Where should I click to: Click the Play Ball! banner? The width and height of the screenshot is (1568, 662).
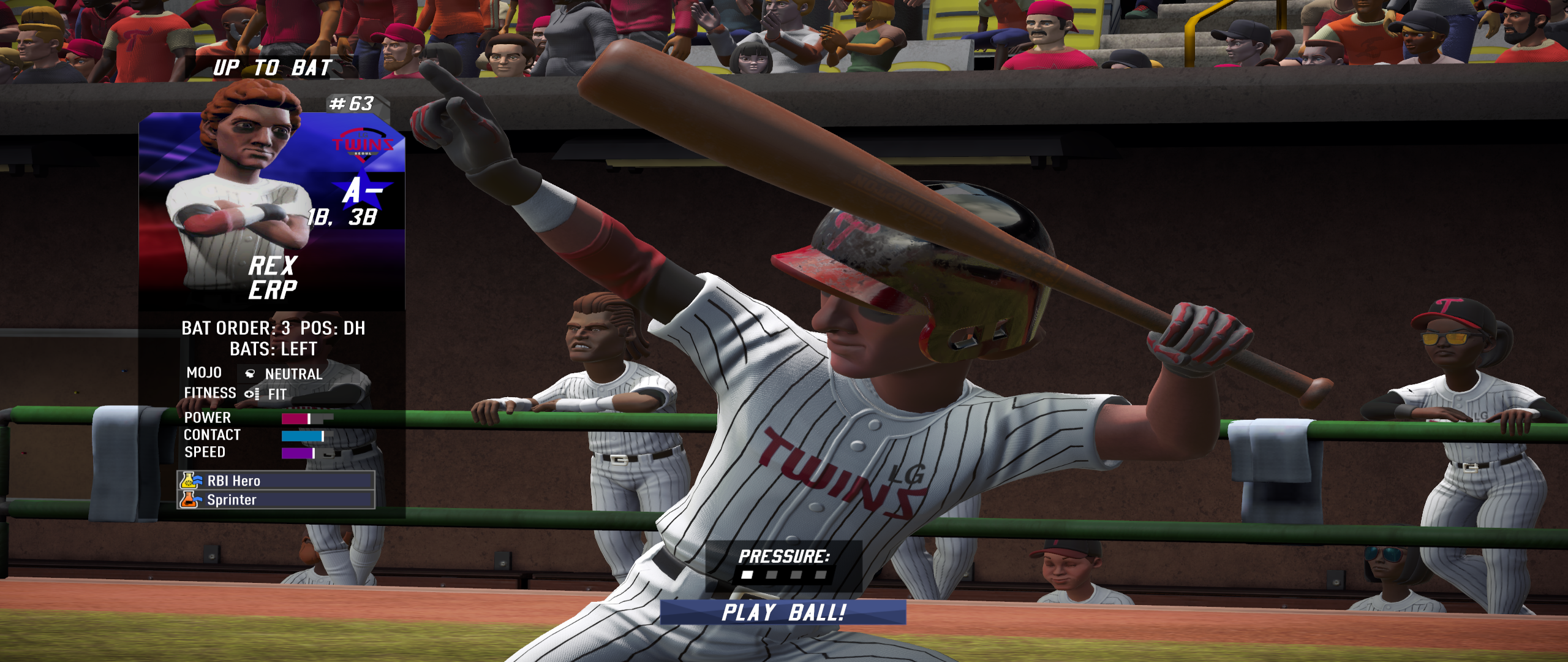point(783,612)
